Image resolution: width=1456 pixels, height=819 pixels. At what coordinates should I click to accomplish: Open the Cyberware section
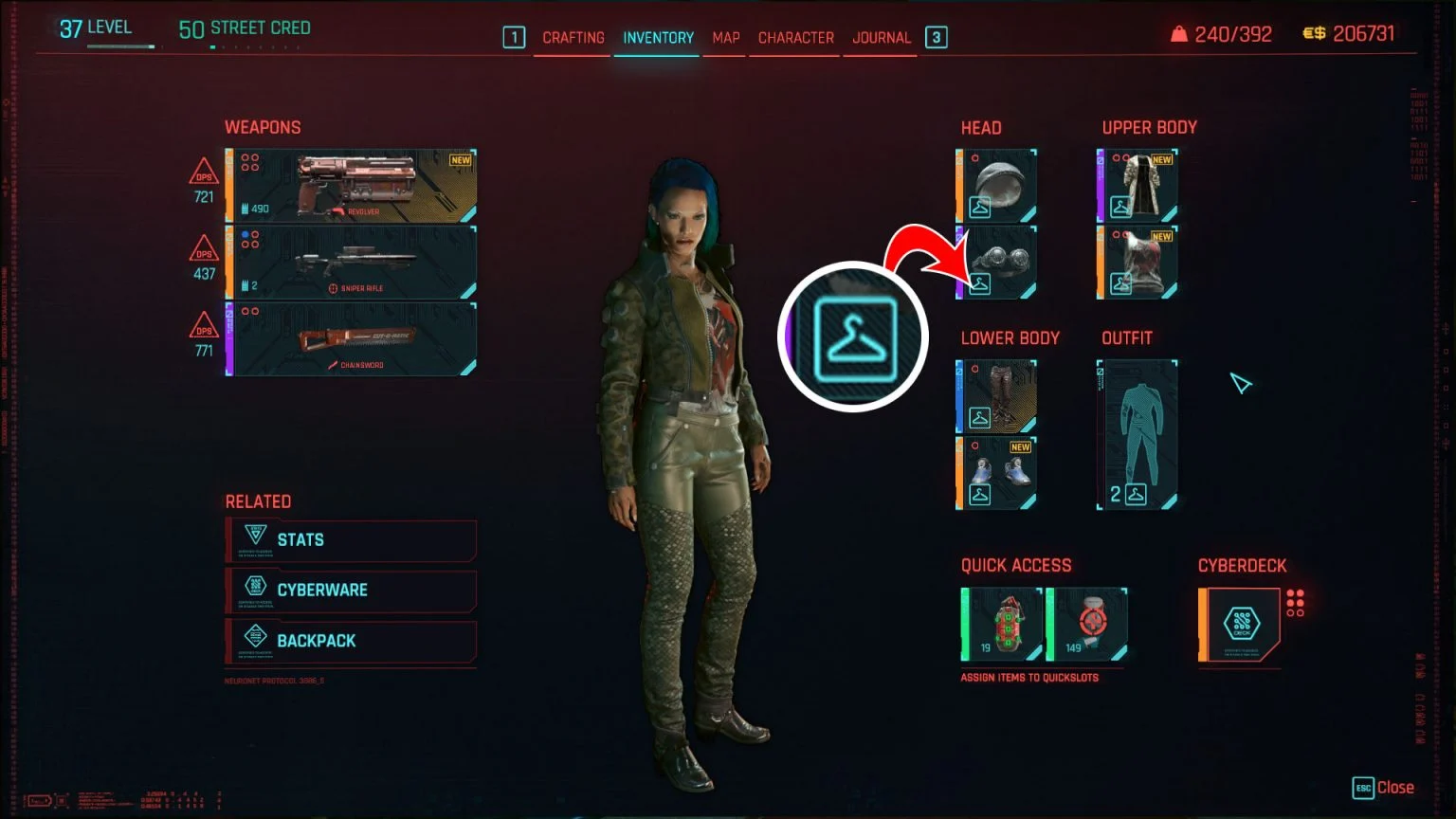pyautogui.click(x=349, y=590)
